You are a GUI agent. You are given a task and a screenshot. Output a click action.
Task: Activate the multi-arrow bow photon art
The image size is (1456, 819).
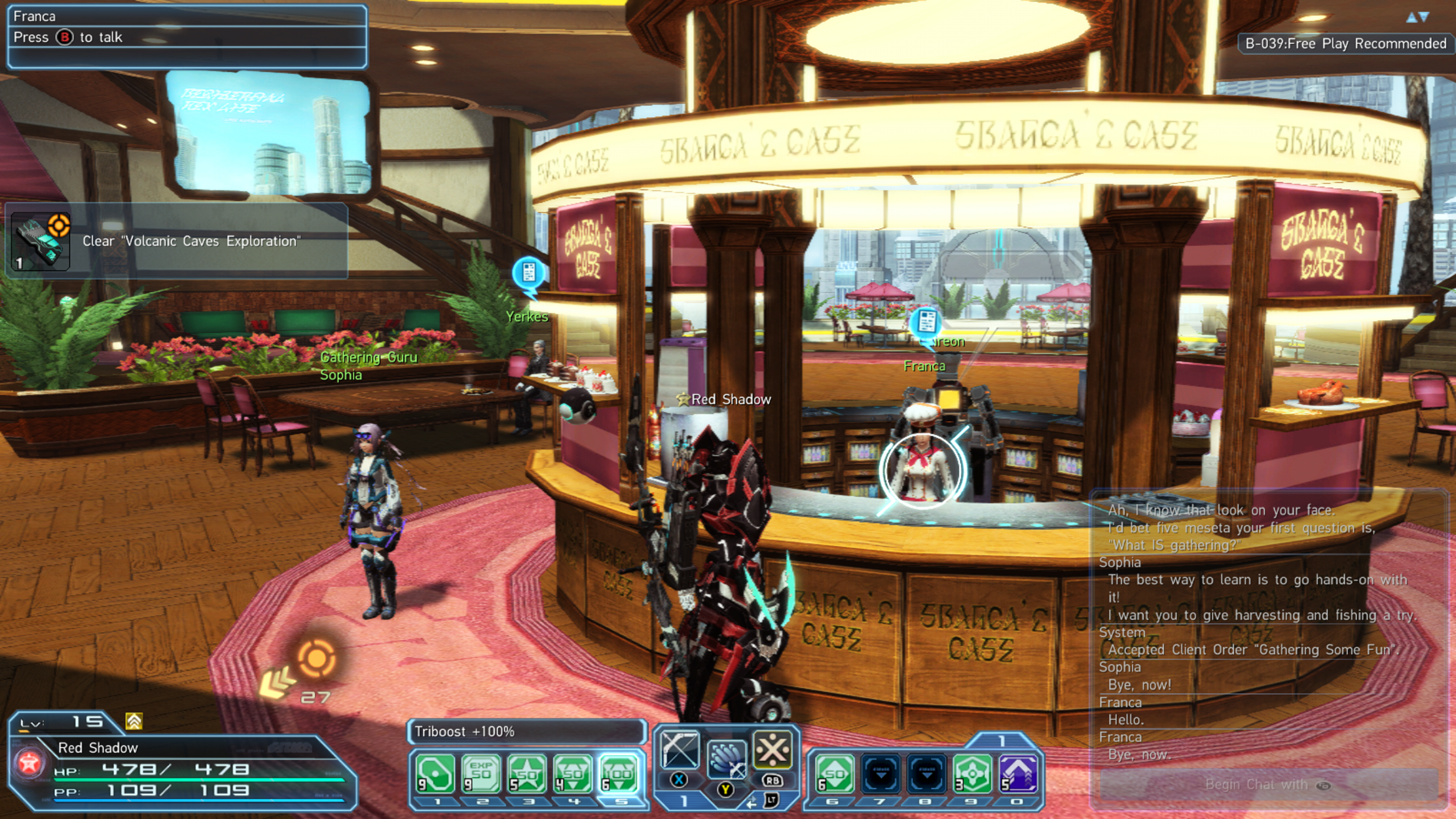point(726,759)
